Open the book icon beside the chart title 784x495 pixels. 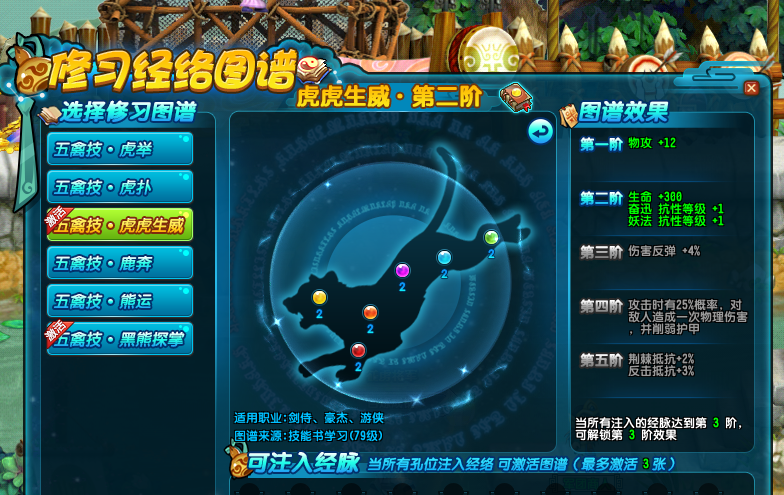(x=517, y=95)
